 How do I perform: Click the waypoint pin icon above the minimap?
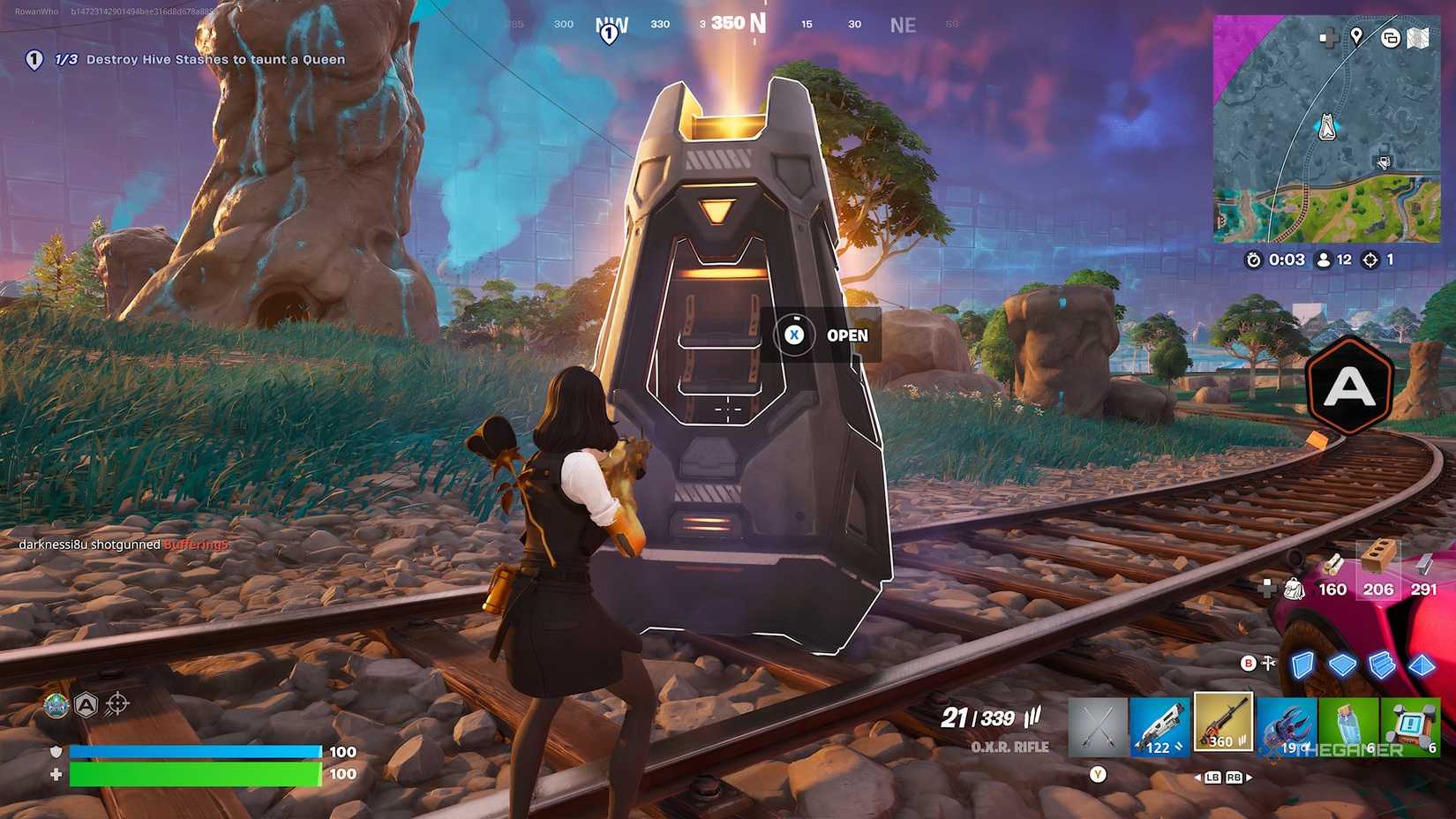pyautogui.click(x=1357, y=38)
